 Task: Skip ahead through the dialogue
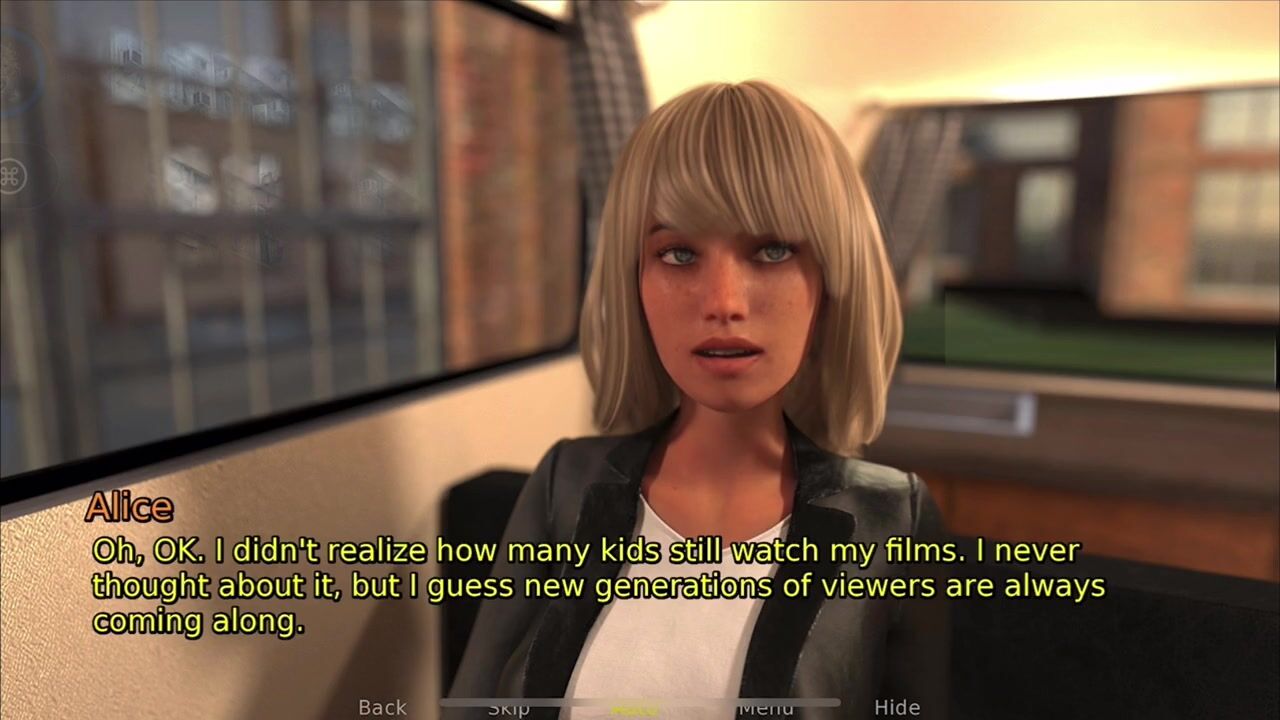[508, 708]
